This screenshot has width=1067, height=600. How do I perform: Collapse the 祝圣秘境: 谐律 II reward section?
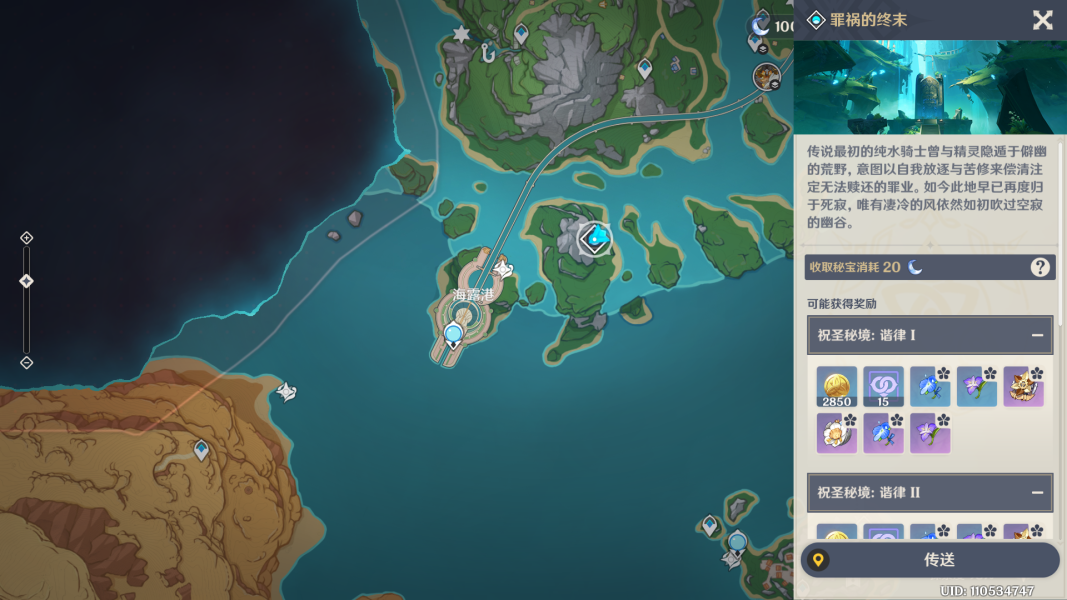tap(1037, 493)
